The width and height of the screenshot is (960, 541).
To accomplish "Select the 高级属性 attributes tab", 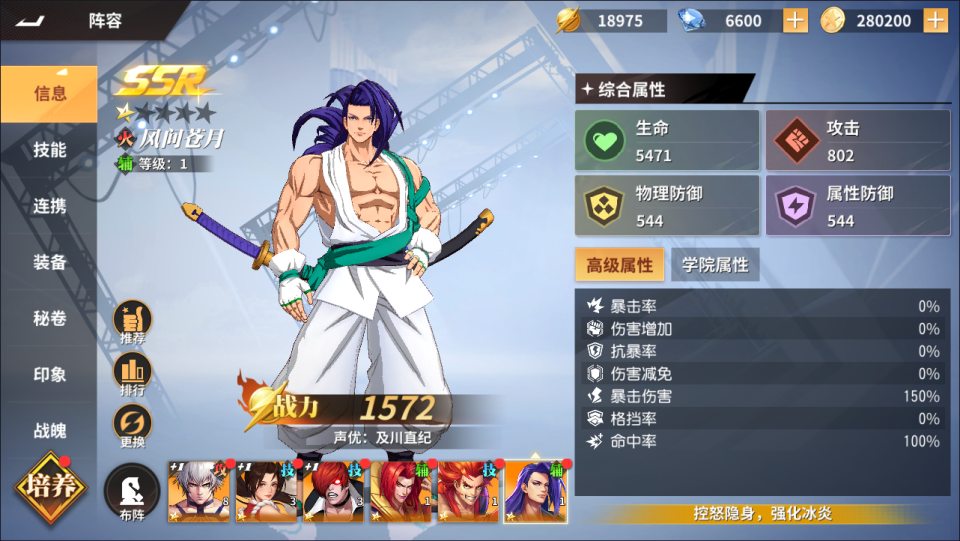I will (619, 265).
